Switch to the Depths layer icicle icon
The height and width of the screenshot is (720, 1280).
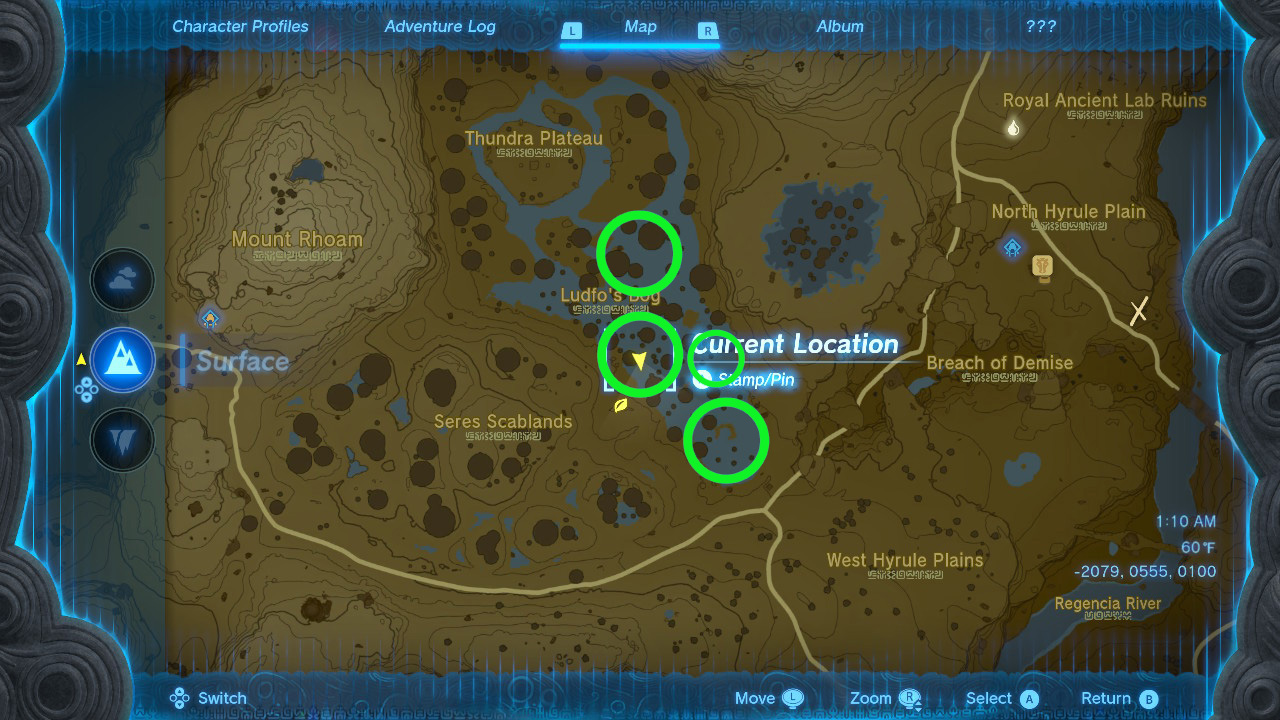coord(121,440)
